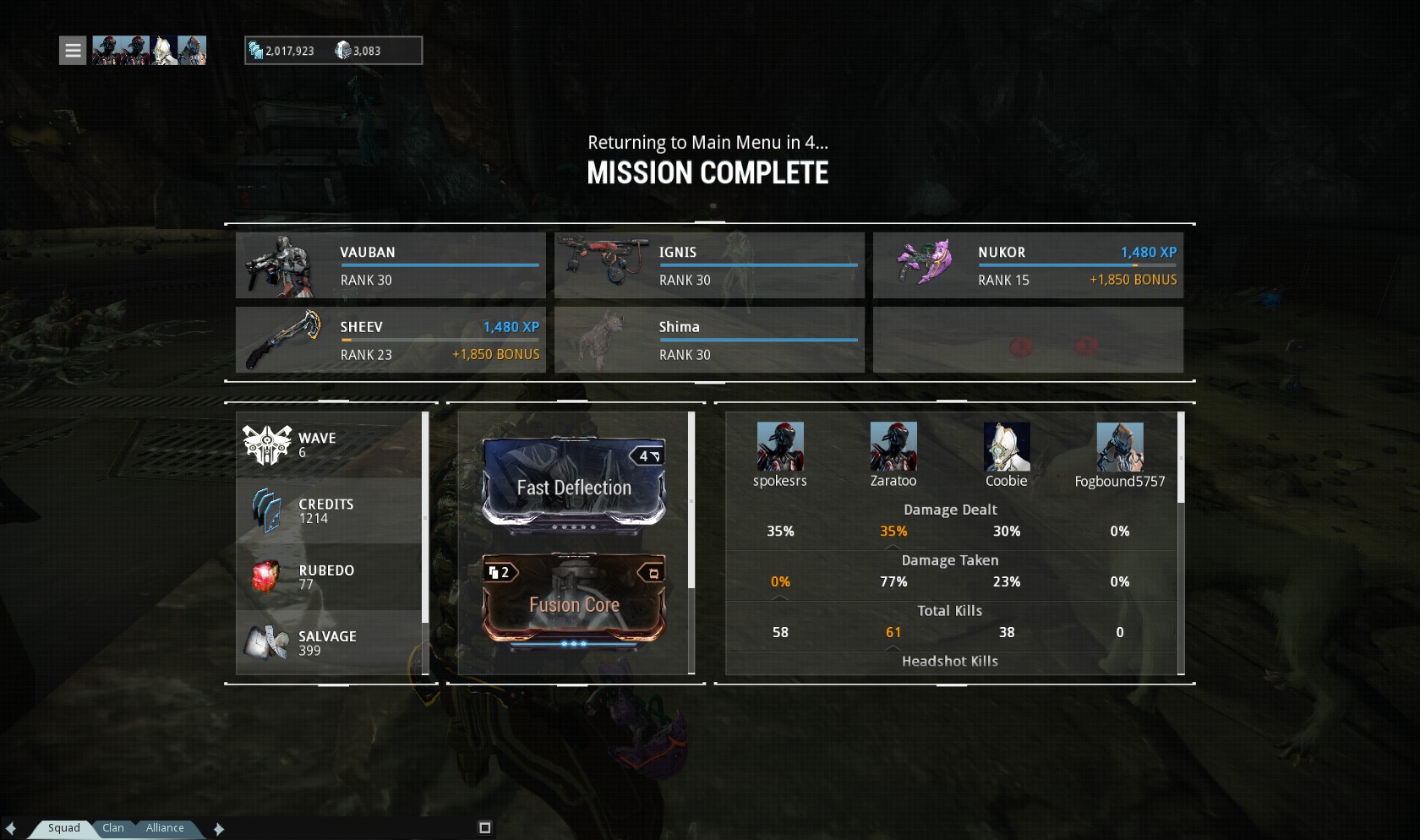Viewport: 1420px width, 840px height.
Task: Open the Alliance chat tab
Action: (165, 828)
